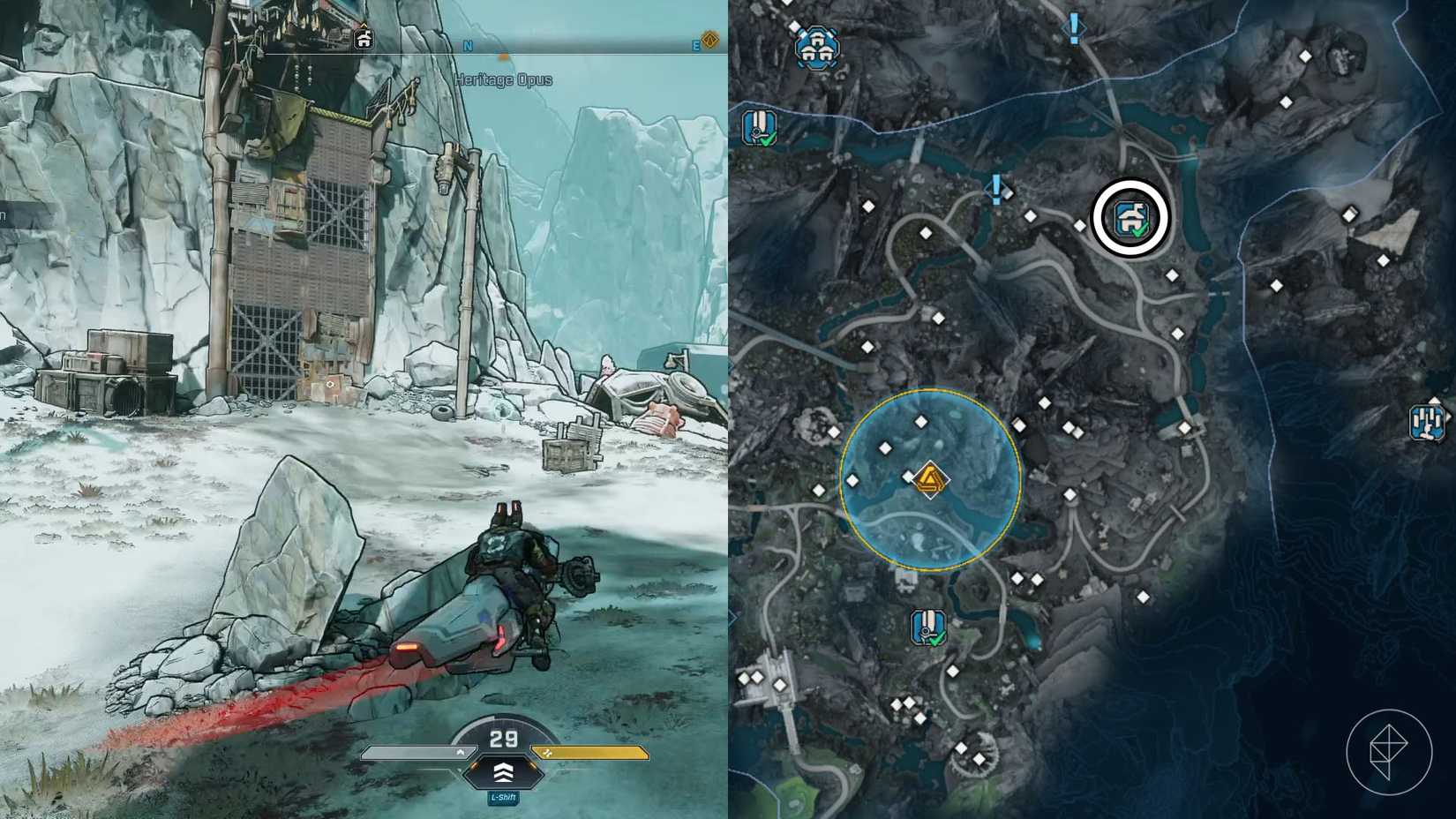The width and height of the screenshot is (1456, 819).
Task: Click the settlement icon at the map's top left
Action: point(816,46)
